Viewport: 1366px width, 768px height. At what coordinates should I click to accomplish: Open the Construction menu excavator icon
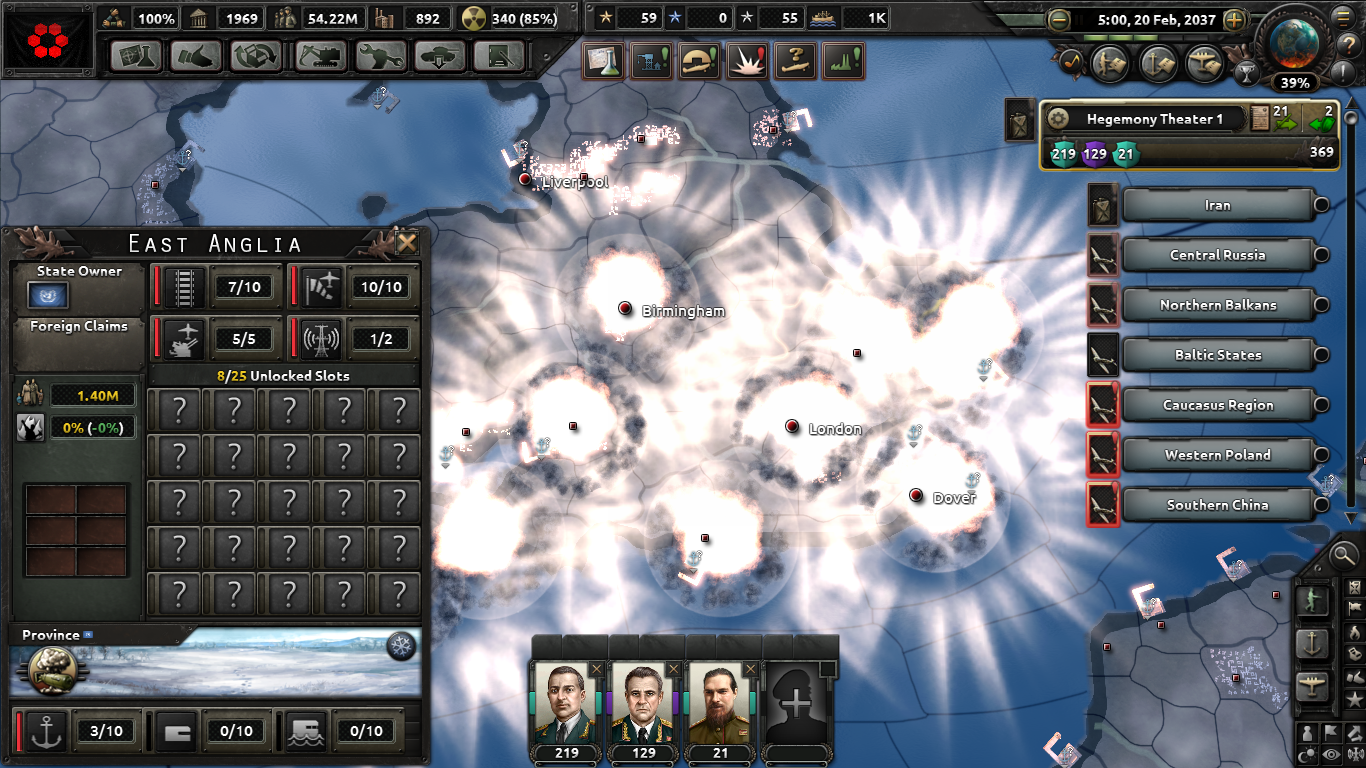click(x=320, y=57)
